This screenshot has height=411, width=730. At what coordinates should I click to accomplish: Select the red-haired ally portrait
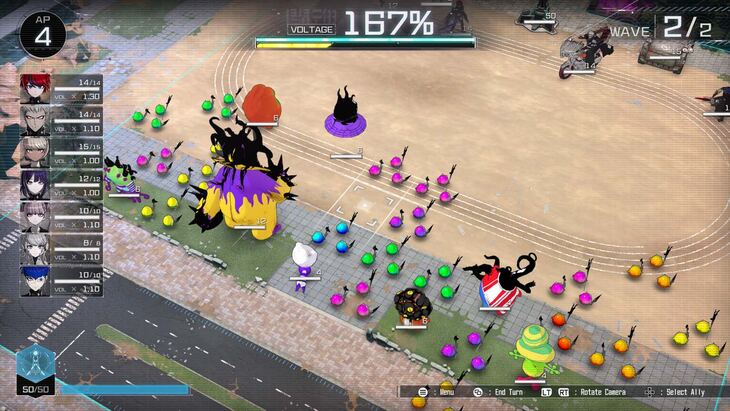35,88
